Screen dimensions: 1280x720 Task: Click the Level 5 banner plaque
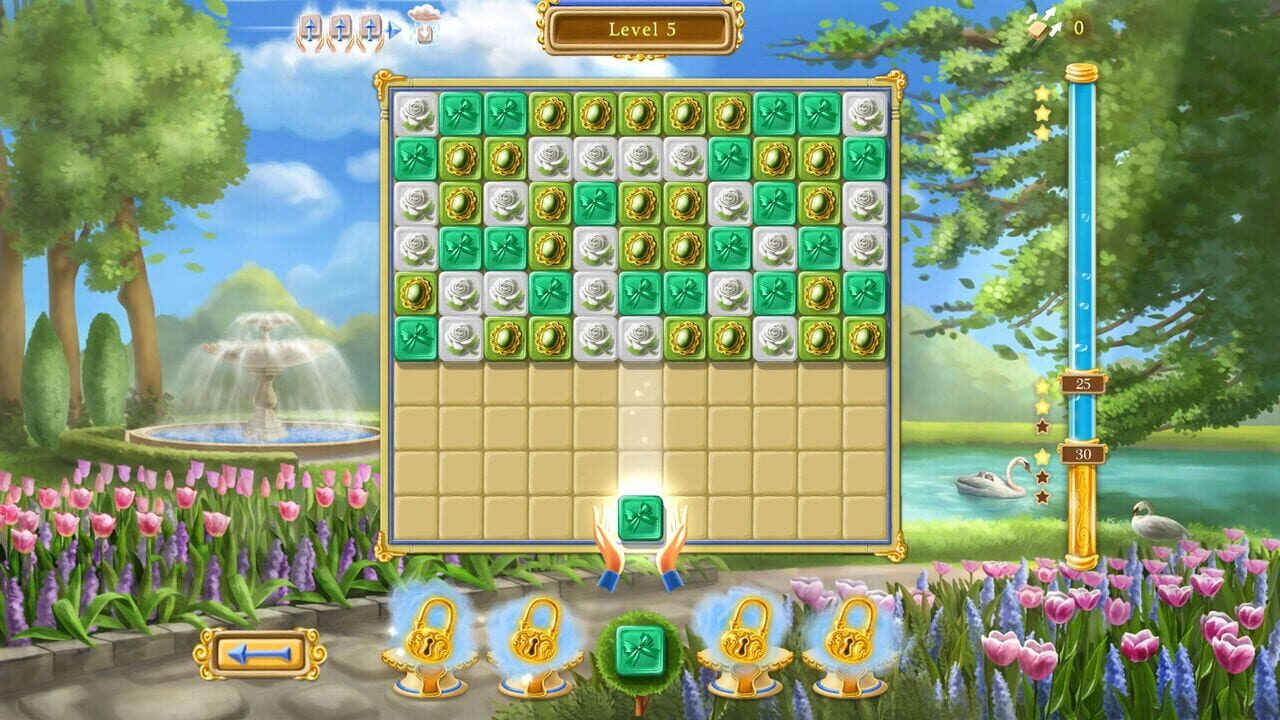[640, 30]
